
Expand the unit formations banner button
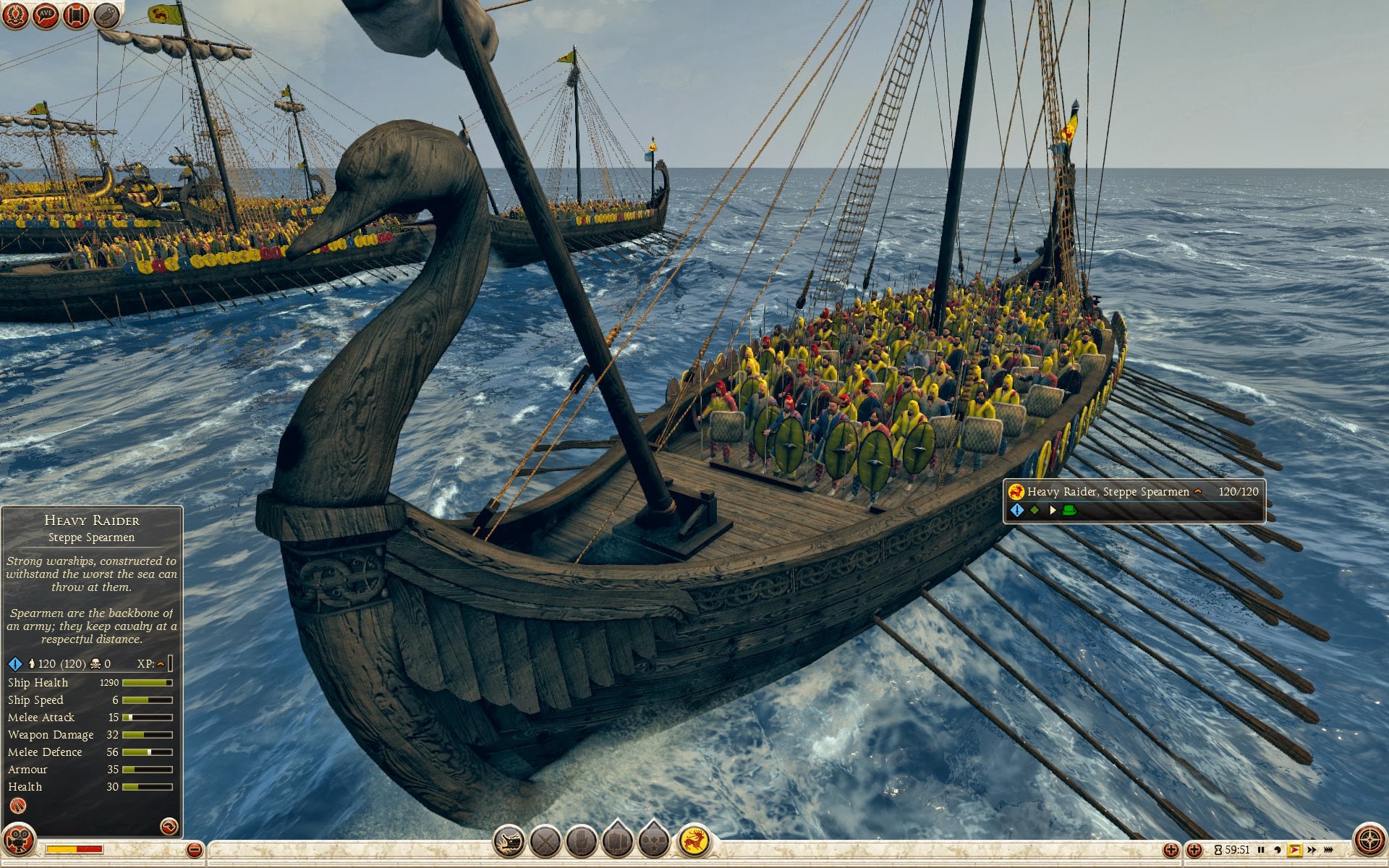(618, 842)
